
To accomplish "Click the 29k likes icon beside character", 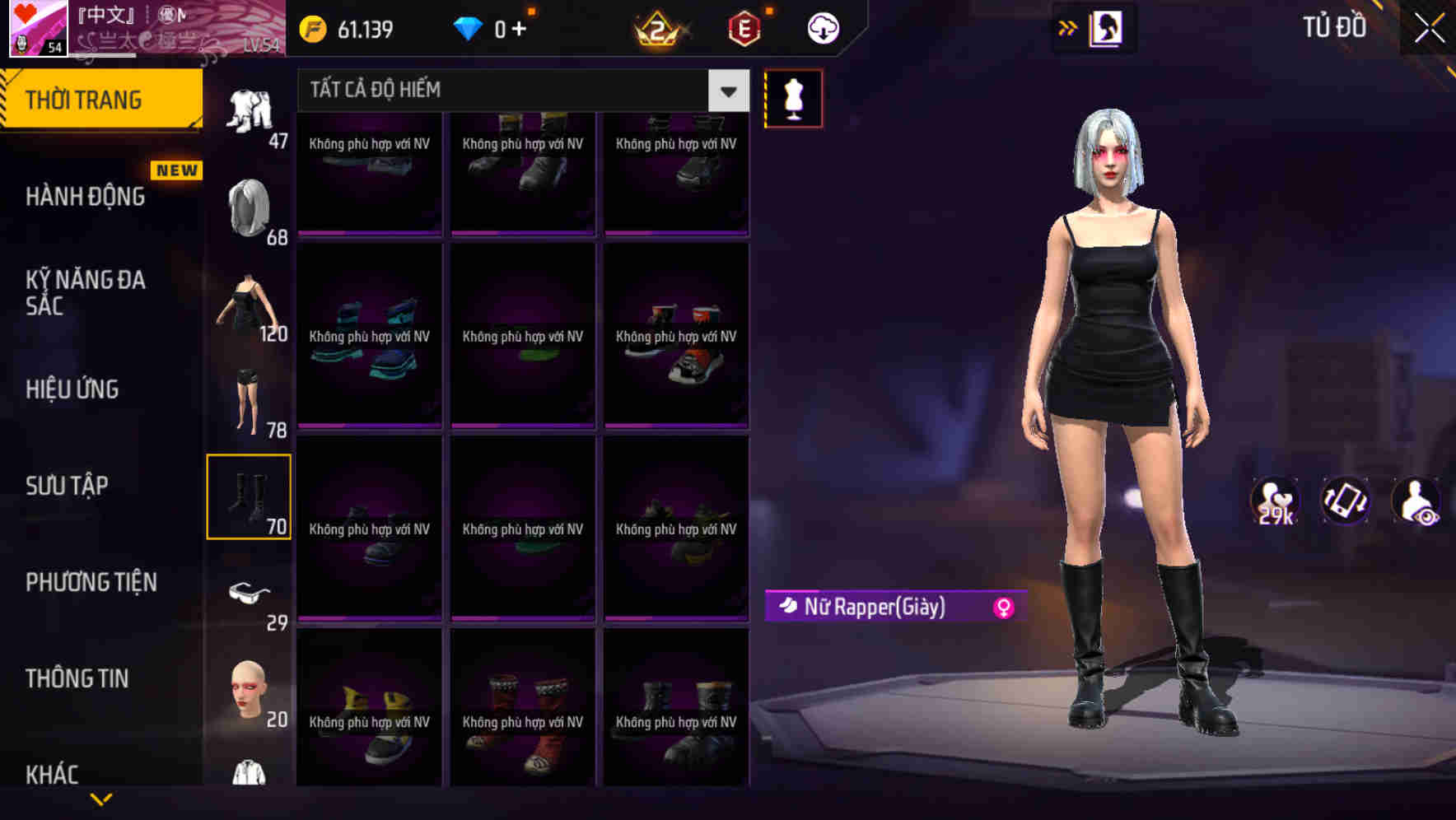I will pyautogui.click(x=1273, y=501).
